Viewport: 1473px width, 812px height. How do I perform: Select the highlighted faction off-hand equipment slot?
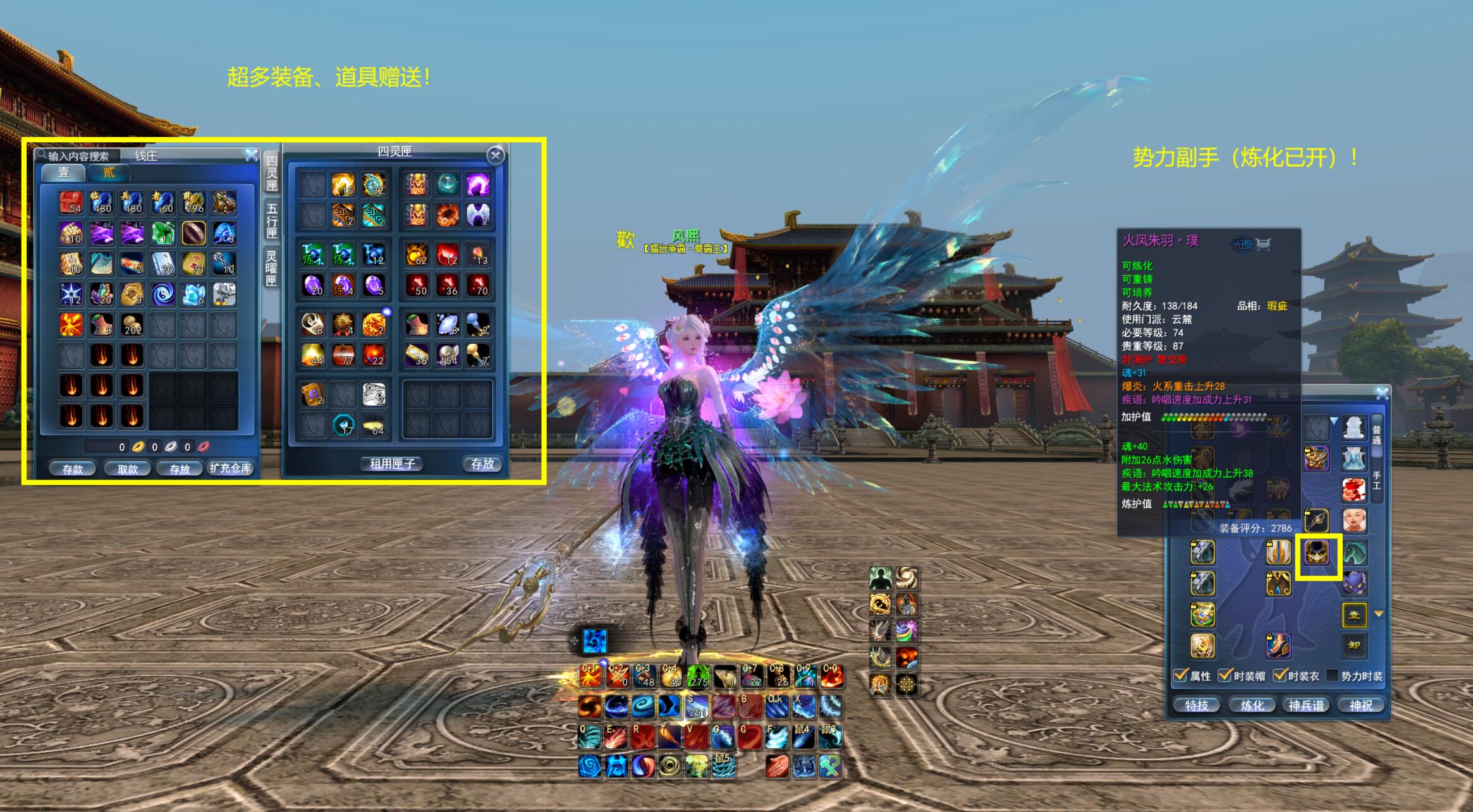[1318, 554]
